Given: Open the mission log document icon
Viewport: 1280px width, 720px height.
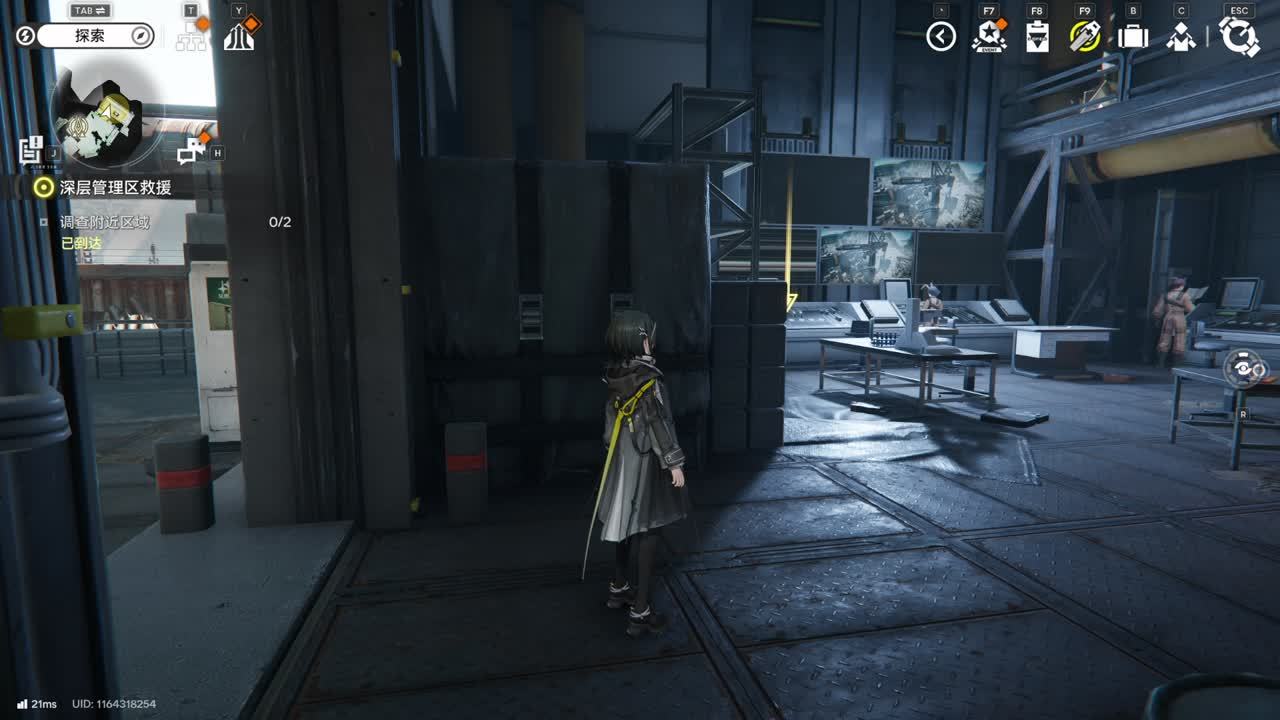Looking at the screenshot, I should tap(31, 150).
